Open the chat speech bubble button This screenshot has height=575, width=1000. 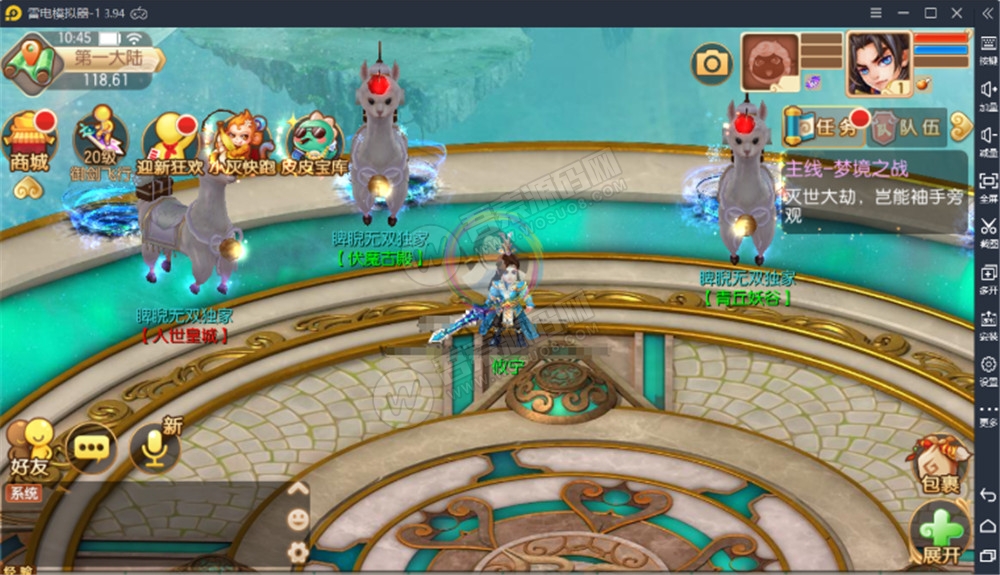coord(91,449)
